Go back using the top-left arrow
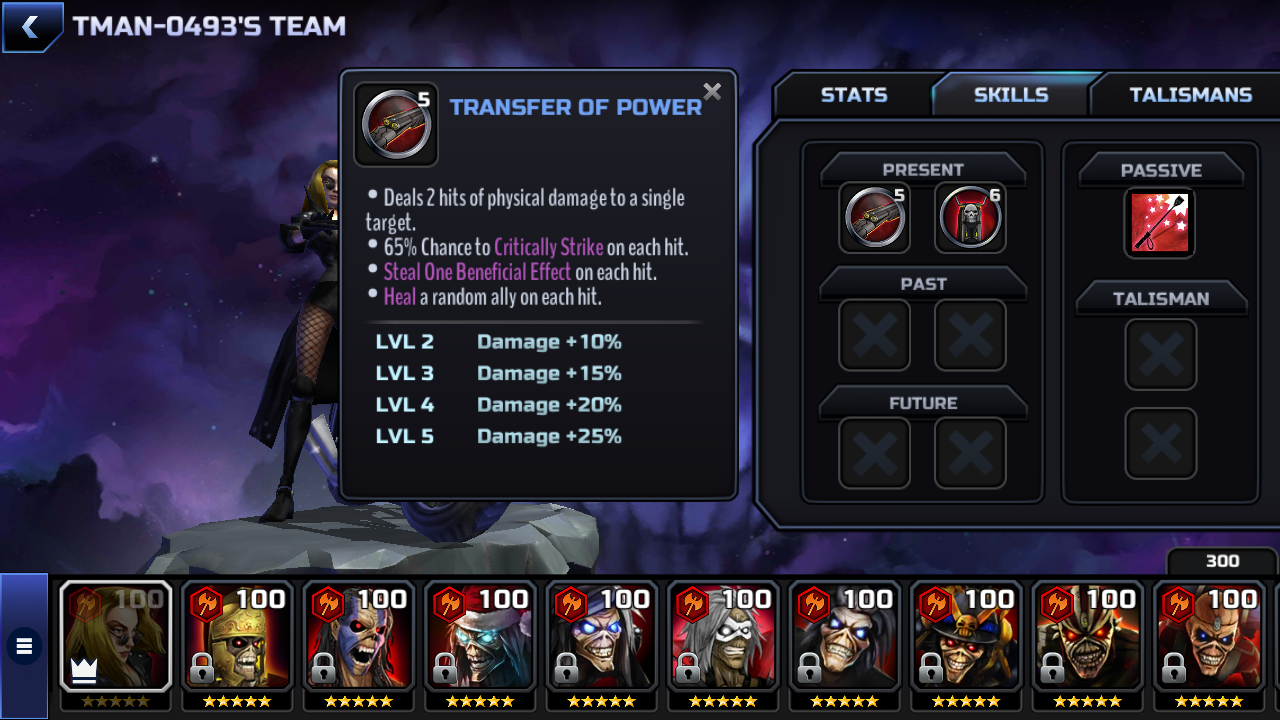1280x720 pixels. (31, 27)
